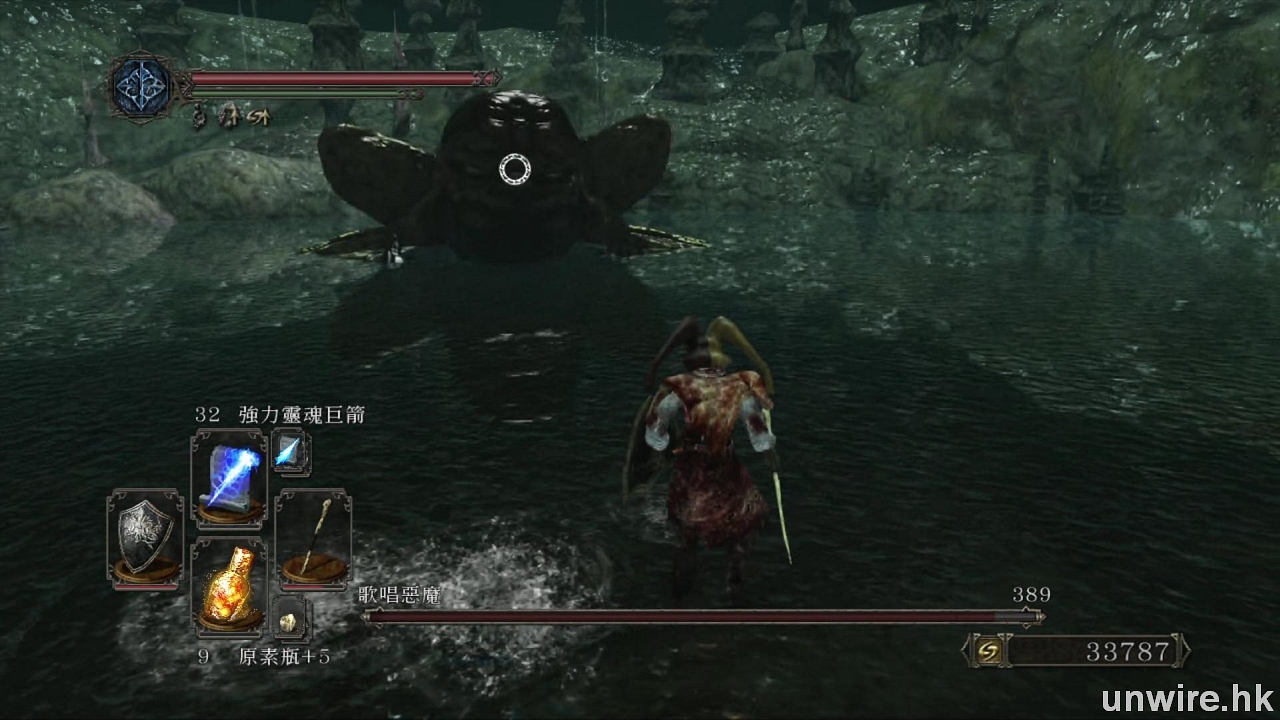
Task: Use the Estus Flask +5 item slot
Action: pyautogui.click(x=229, y=588)
